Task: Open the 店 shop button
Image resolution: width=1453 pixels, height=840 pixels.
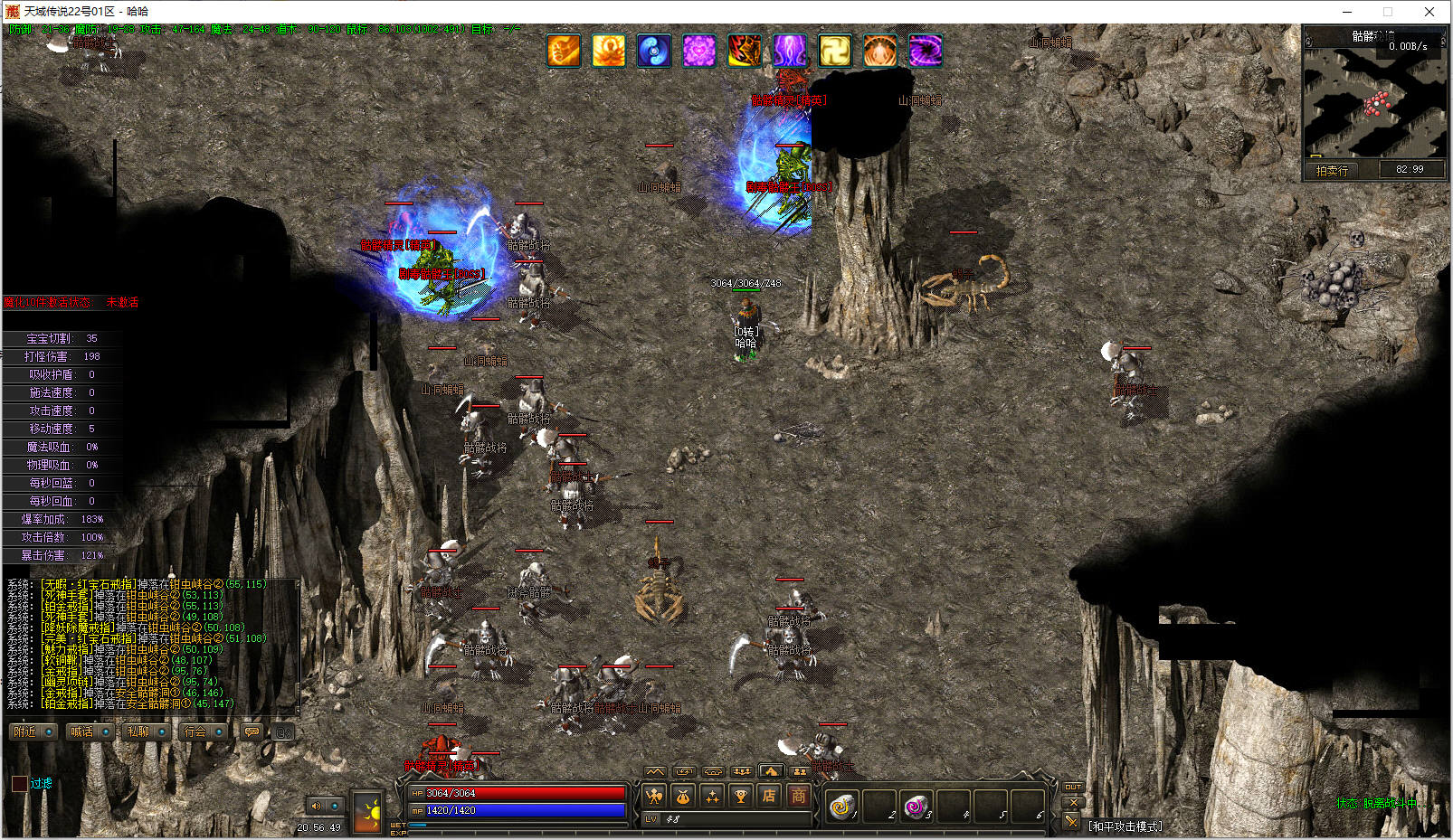Action: [x=769, y=797]
